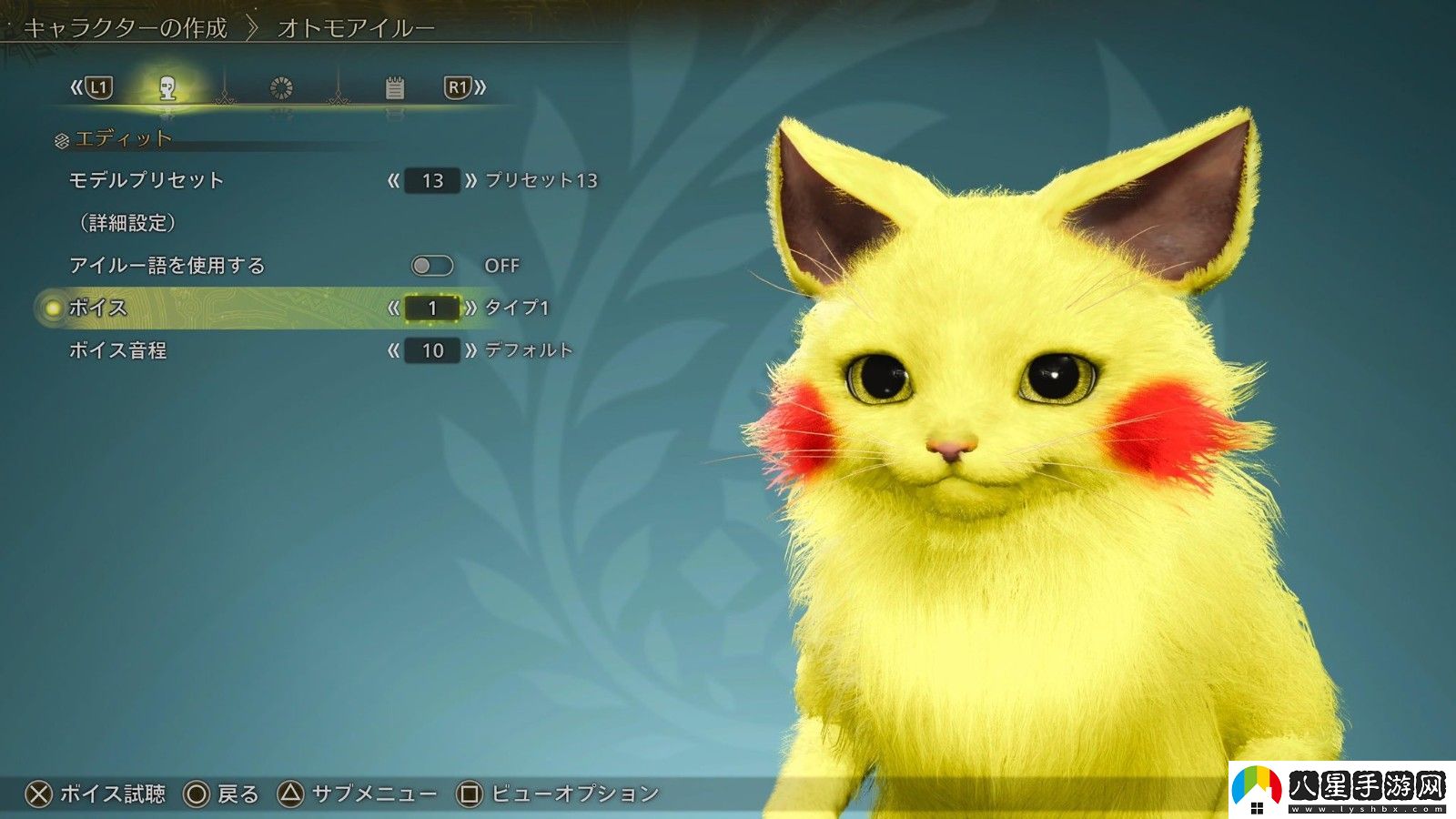The height and width of the screenshot is (819, 1456).
Task: Select the face edit icon in top navigation
Action: [x=168, y=87]
